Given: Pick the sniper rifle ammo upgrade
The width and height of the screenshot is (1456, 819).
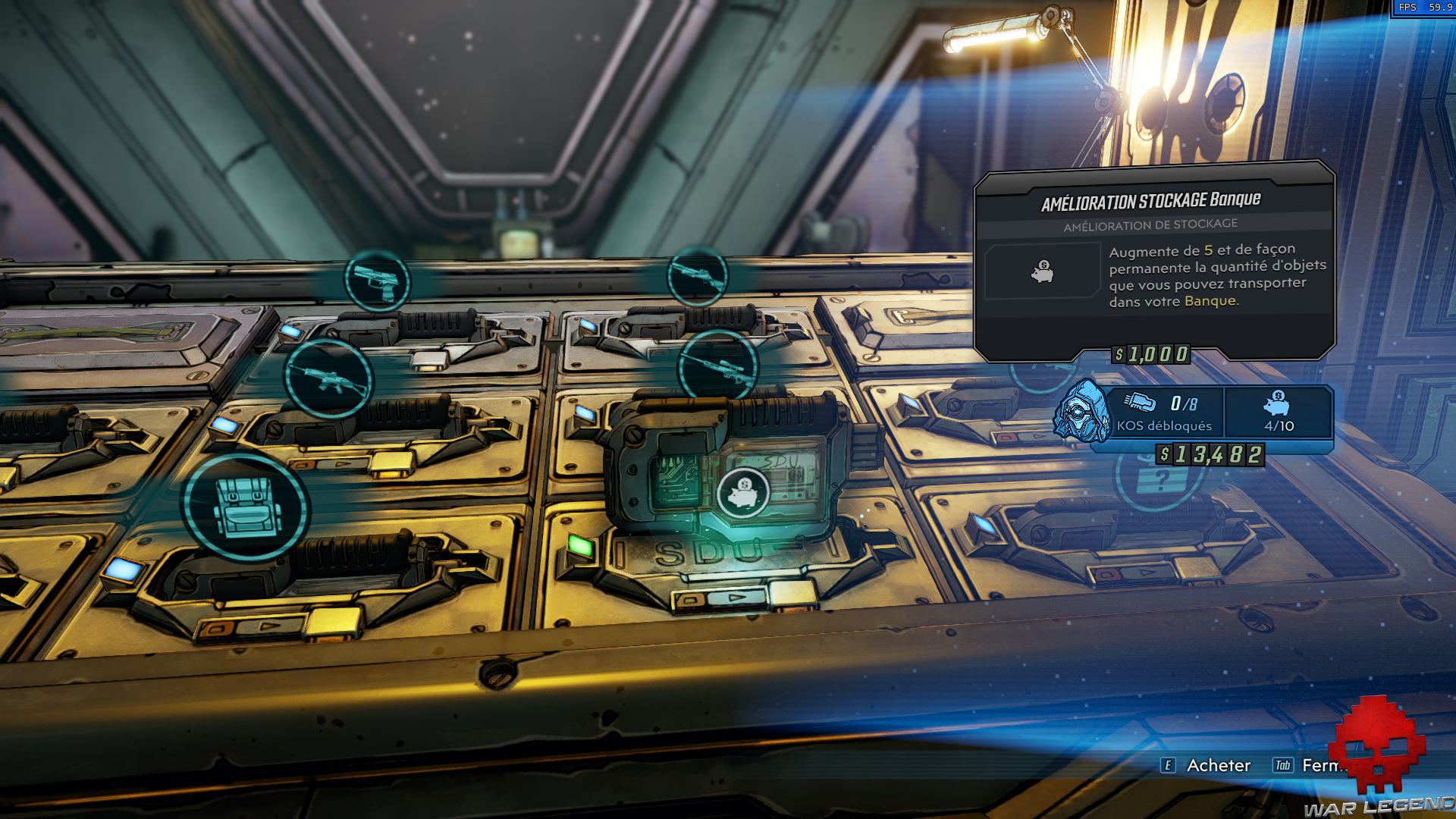Looking at the screenshot, I should (x=717, y=367).
